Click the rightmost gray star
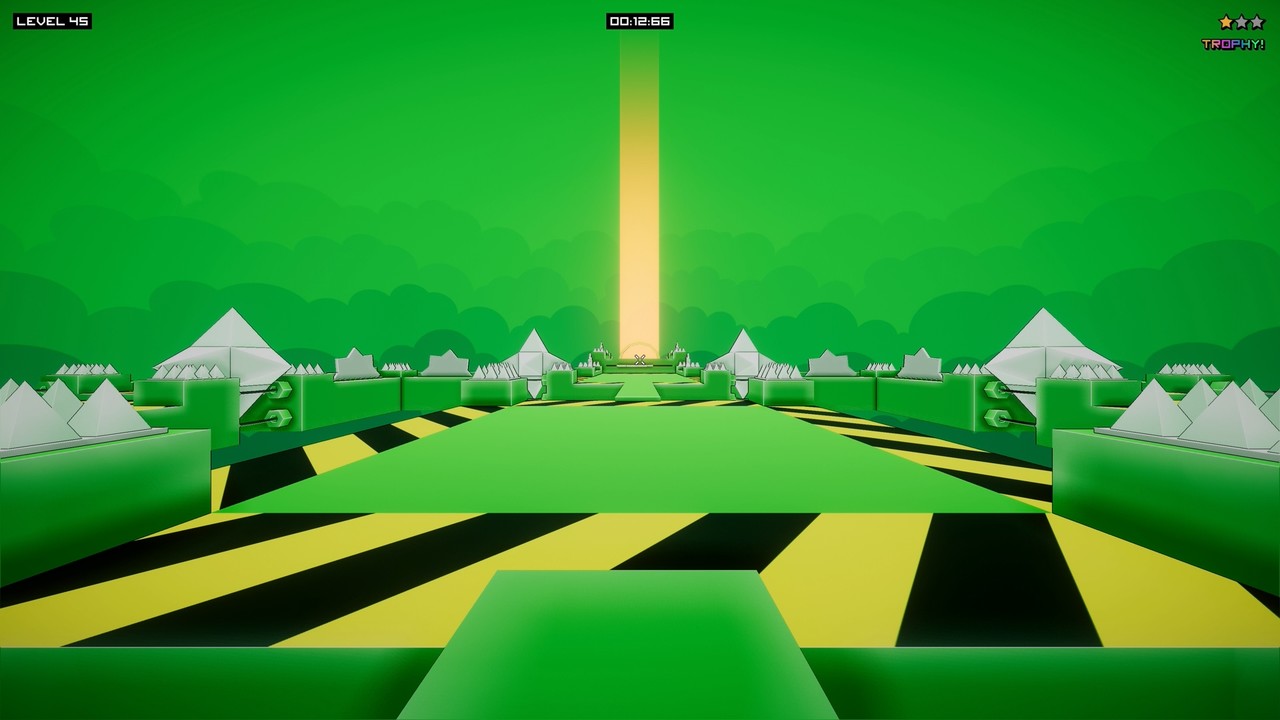The width and height of the screenshot is (1280, 720). [1258, 22]
